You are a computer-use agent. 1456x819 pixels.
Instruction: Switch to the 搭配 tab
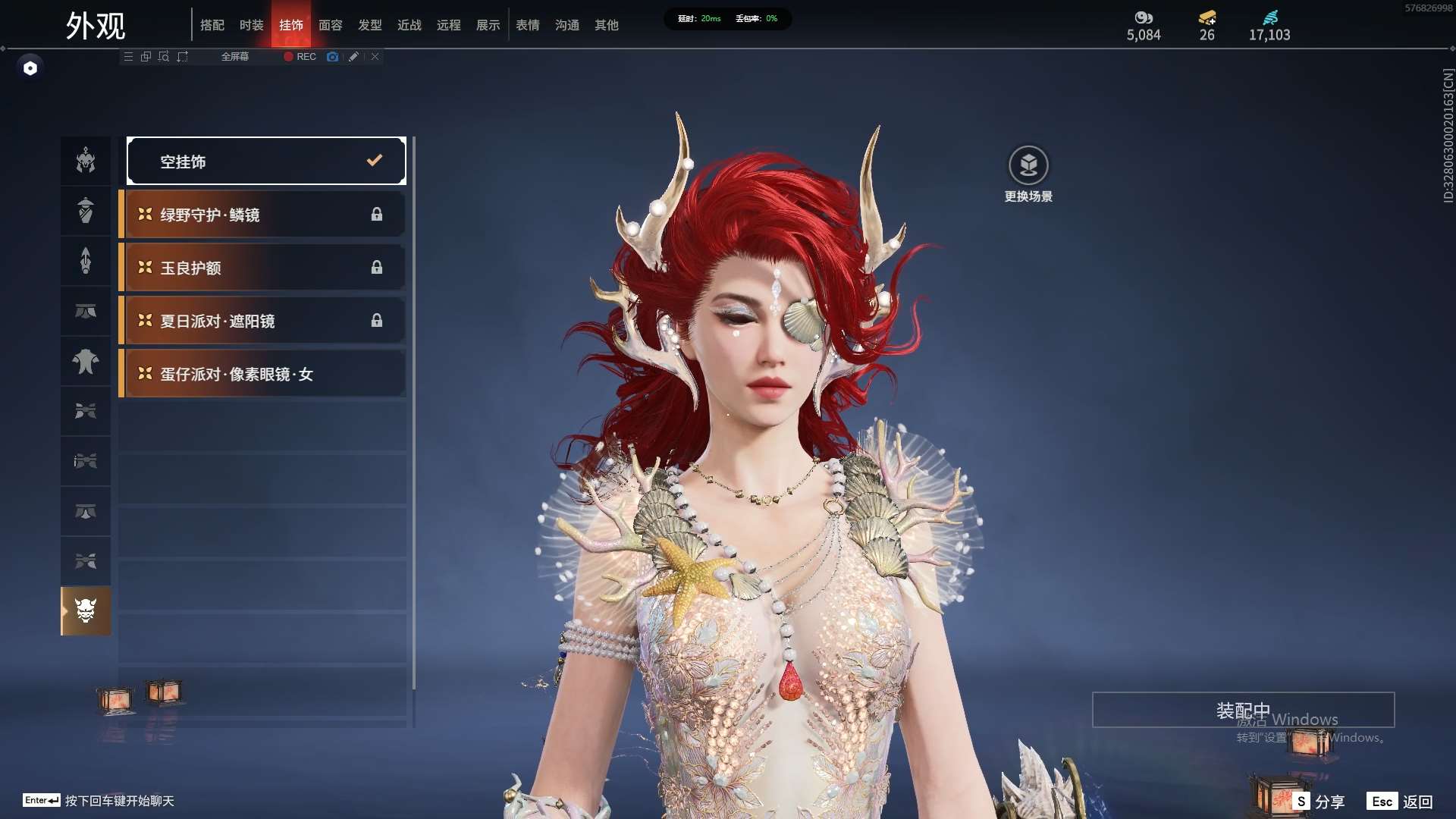click(212, 25)
